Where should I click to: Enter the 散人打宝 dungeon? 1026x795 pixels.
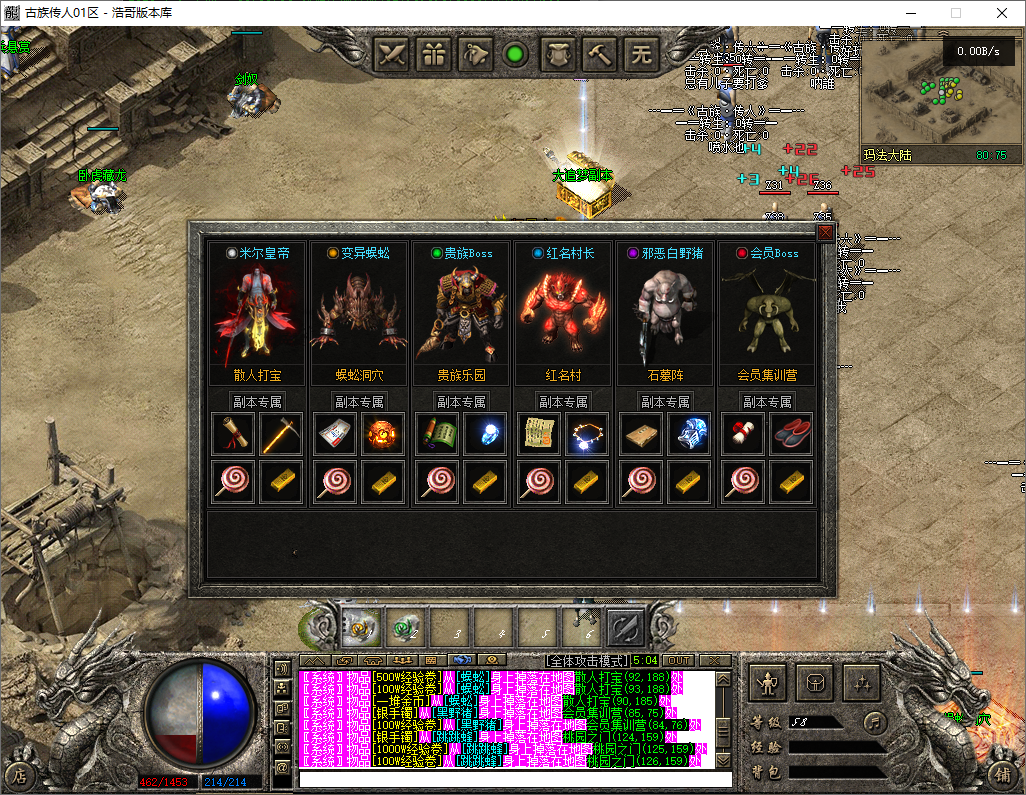coord(258,375)
